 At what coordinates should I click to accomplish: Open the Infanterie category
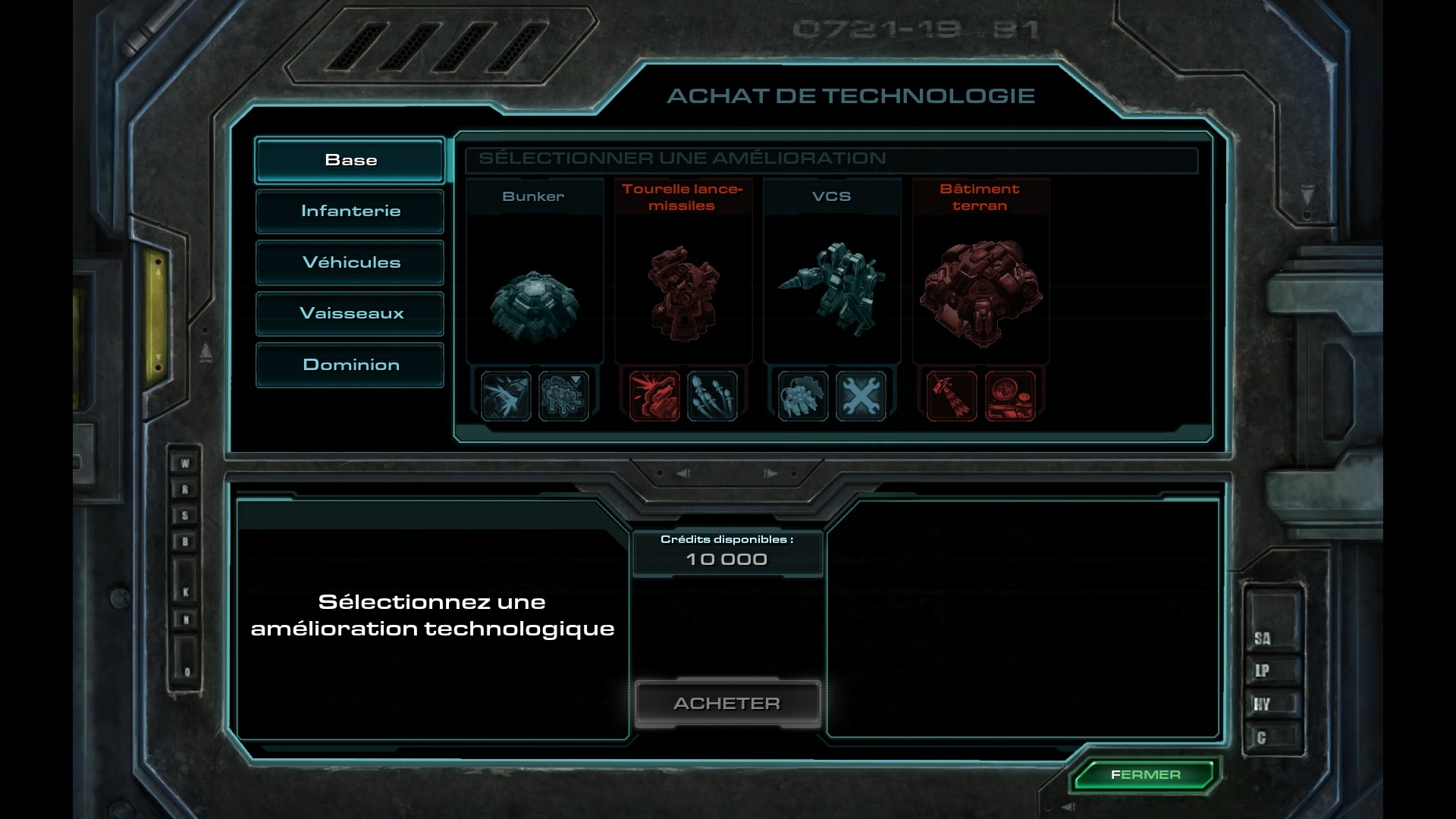[x=350, y=211]
